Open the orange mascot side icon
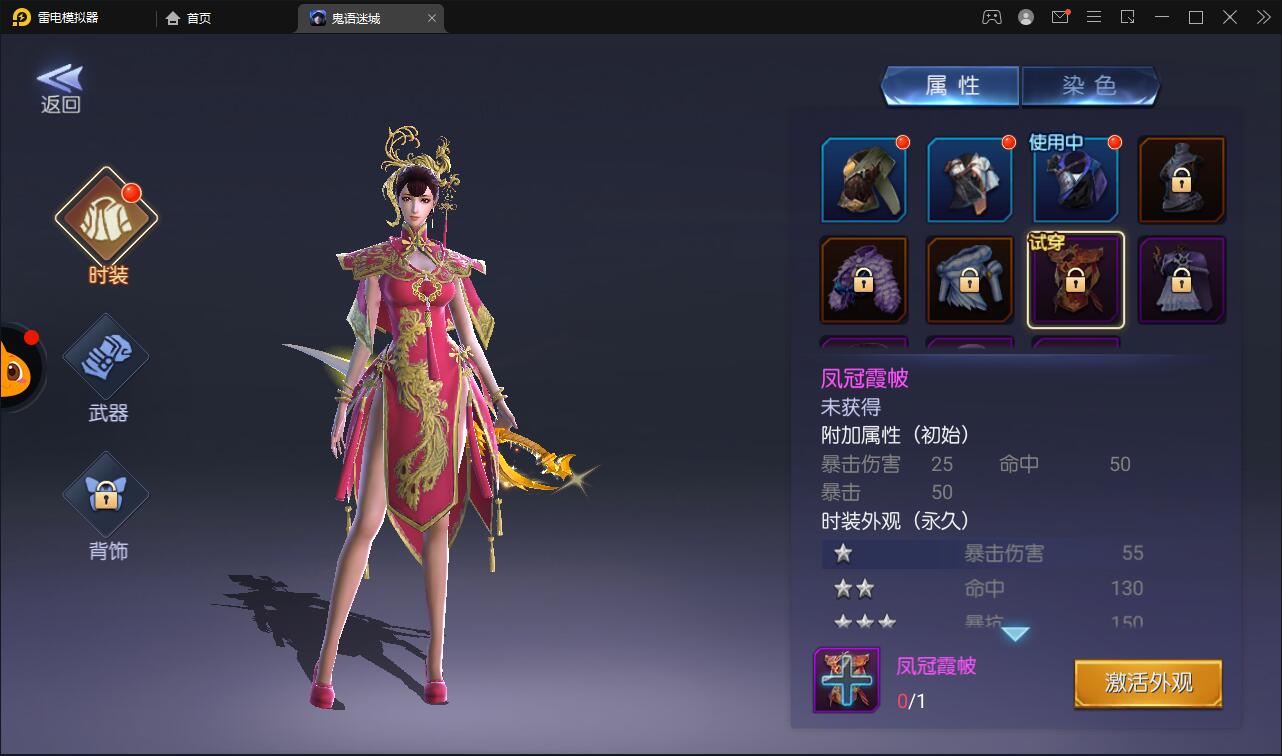This screenshot has height=756, width=1282. [x=17, y=368]
